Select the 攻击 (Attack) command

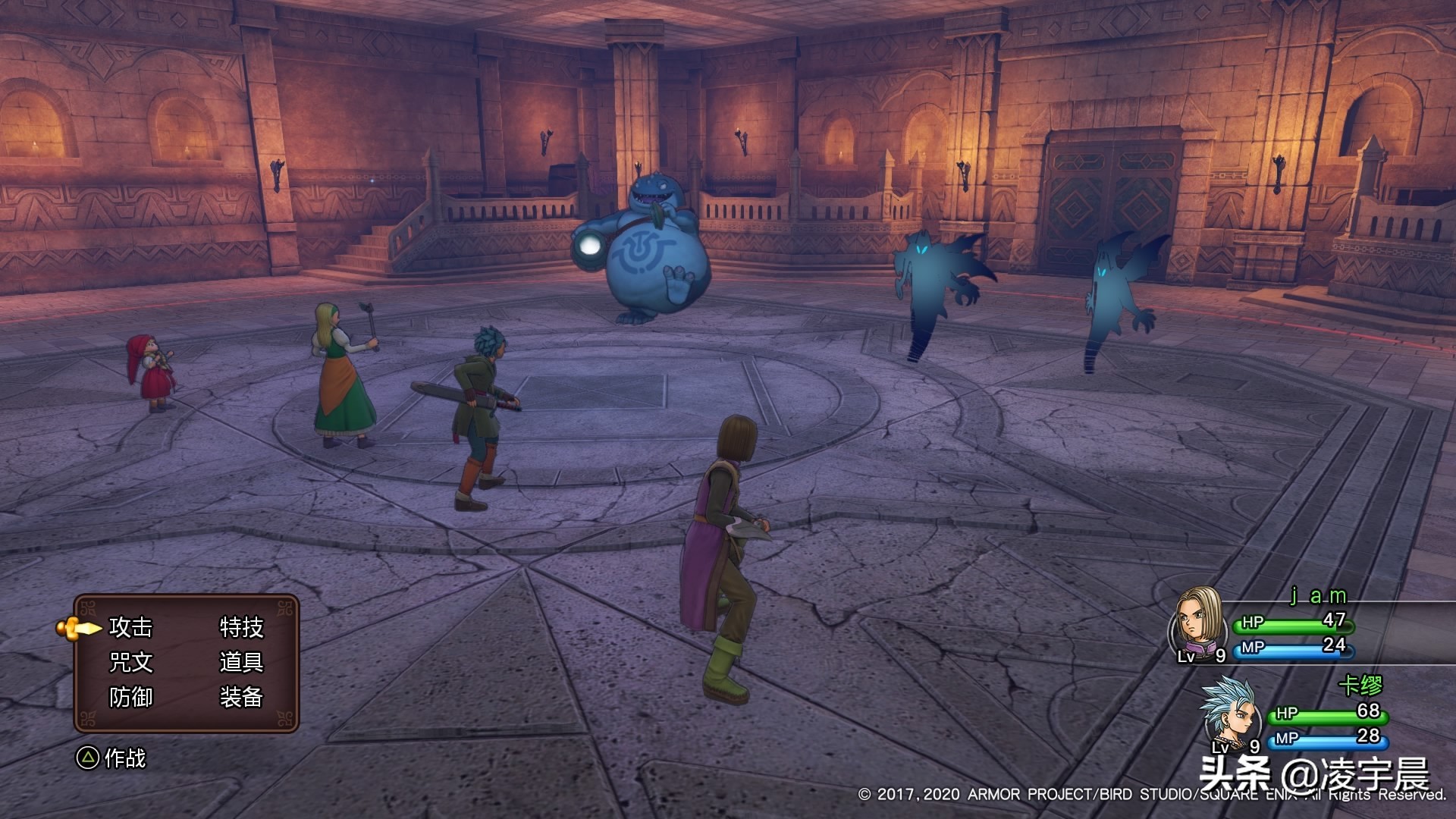130,627
